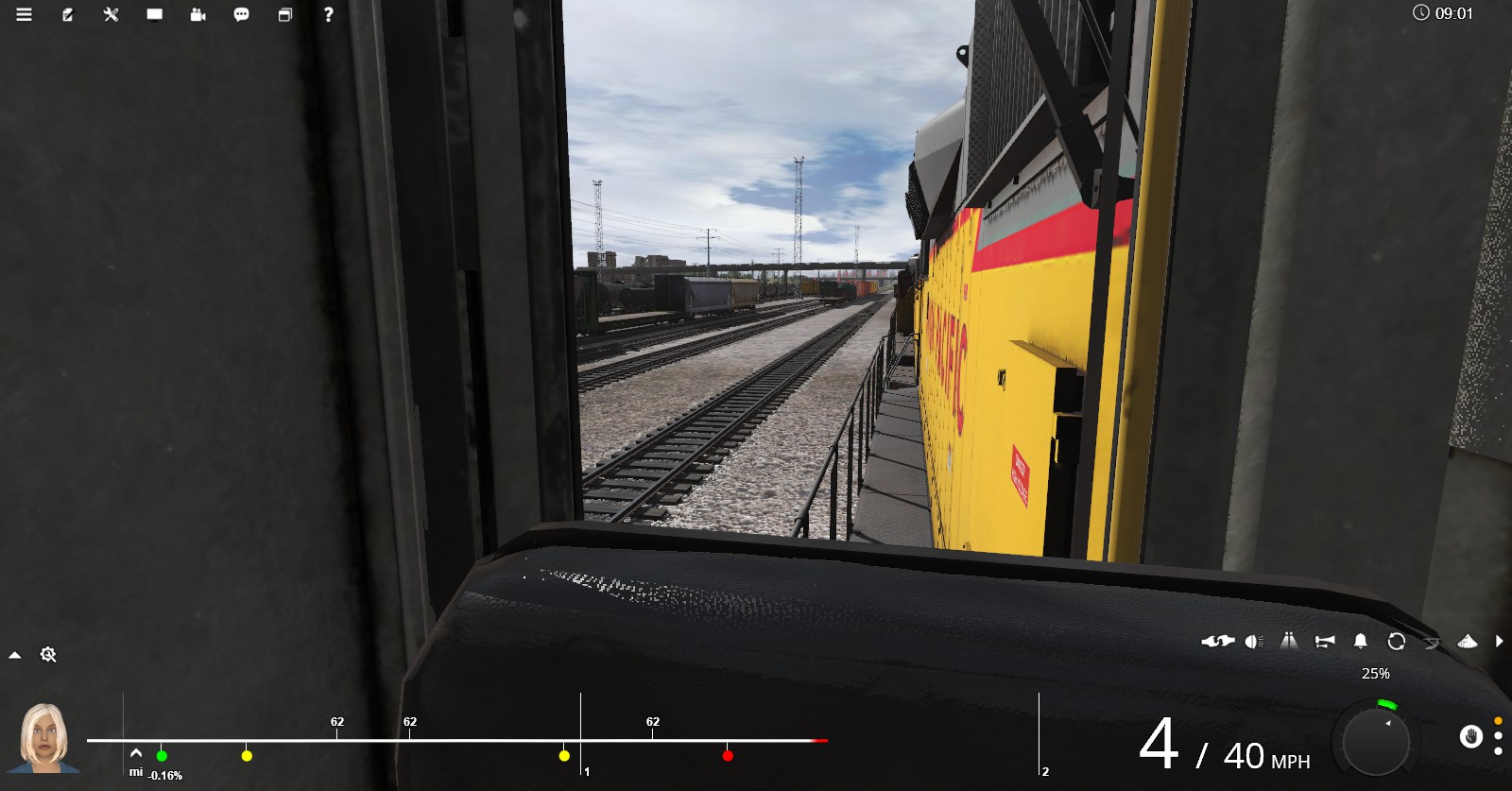Toggle the high beam lights icon
This screenshot has height=791, width=1512.
pyautogui.click(x=1289, y=642)
